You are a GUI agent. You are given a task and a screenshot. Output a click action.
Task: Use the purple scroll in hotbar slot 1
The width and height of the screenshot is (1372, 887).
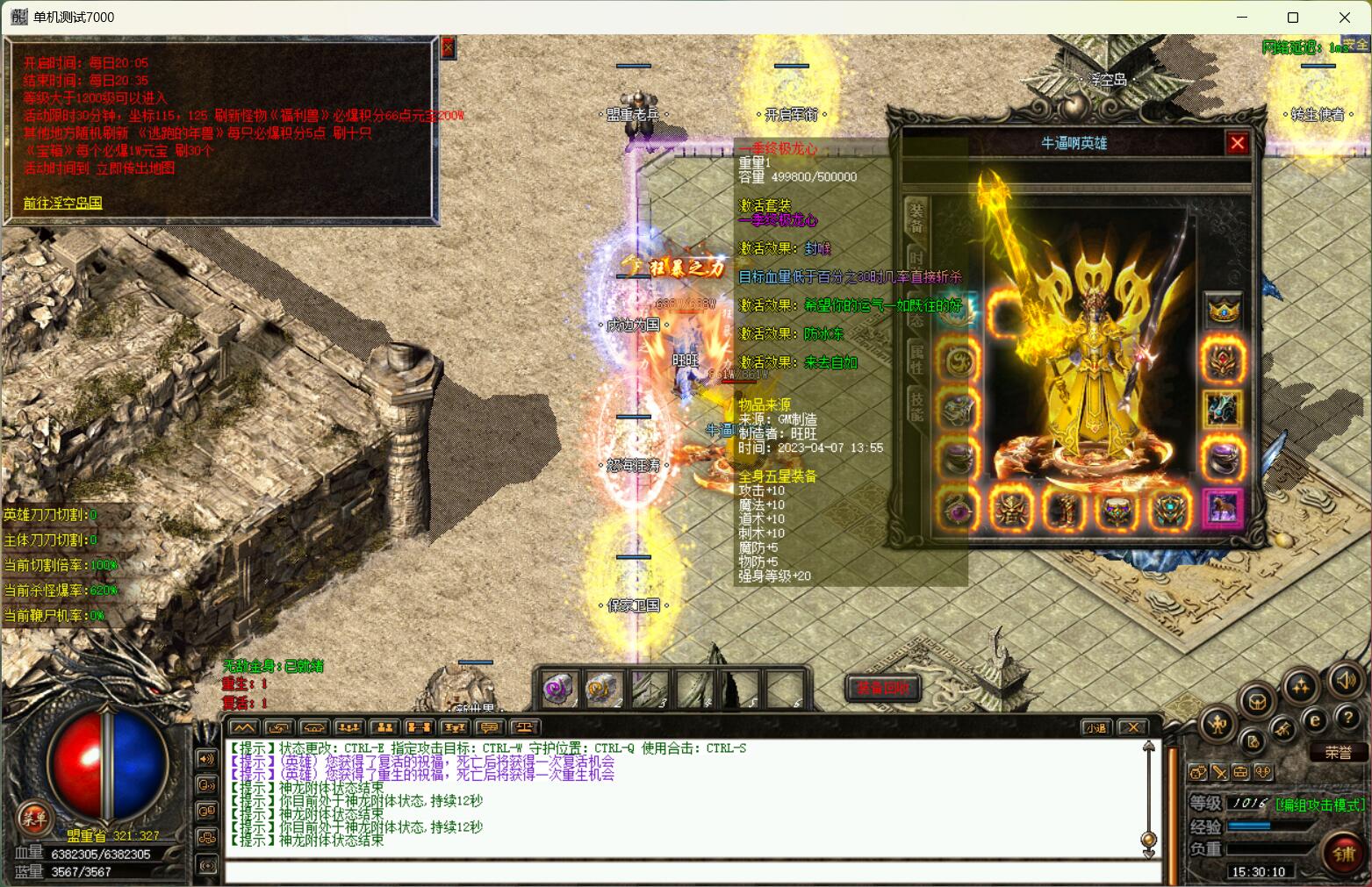tap(557, 690)
